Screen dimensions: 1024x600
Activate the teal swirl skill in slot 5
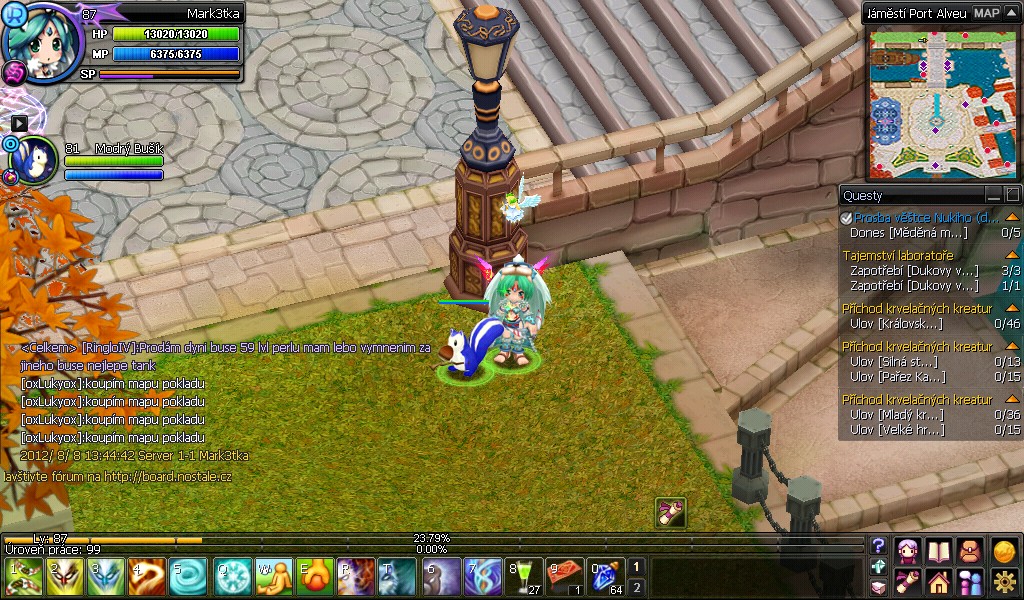[x=187, y=577]
